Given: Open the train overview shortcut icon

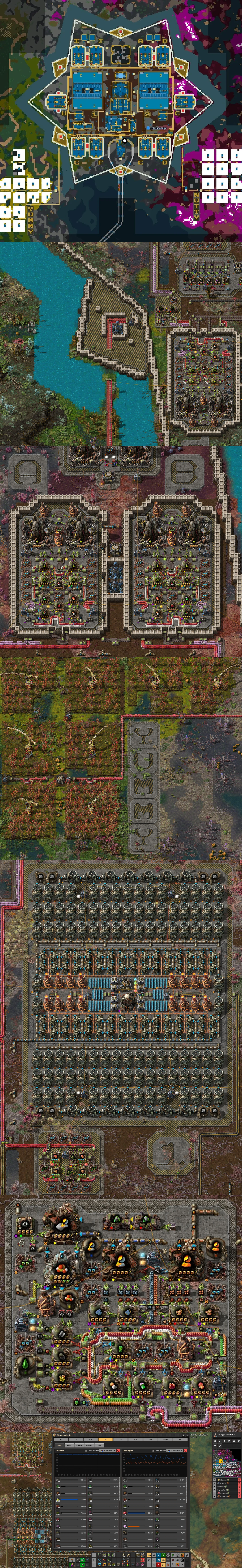Looking at the screenshot, I should [234, 1441].
